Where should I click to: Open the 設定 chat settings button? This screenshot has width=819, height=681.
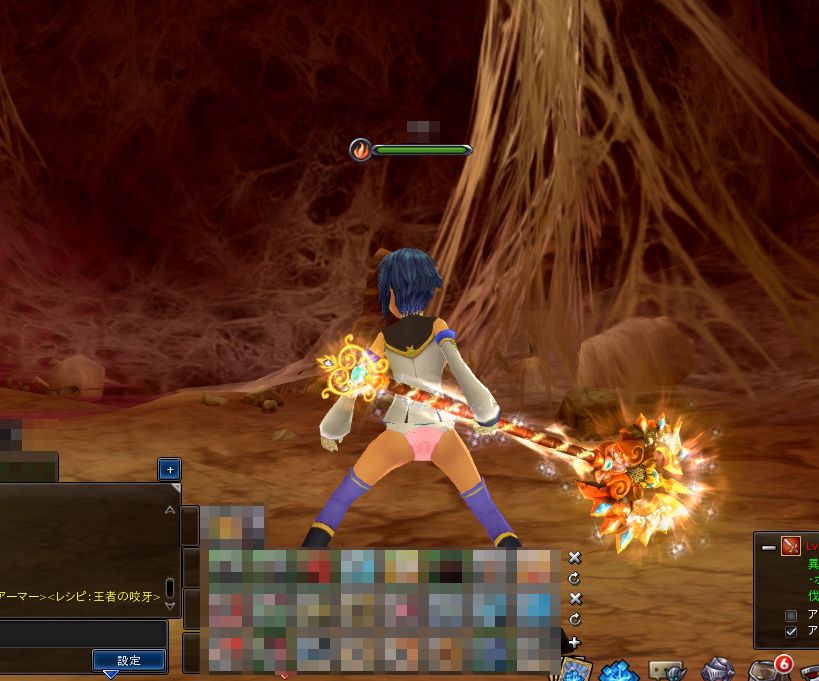[129, 660]
